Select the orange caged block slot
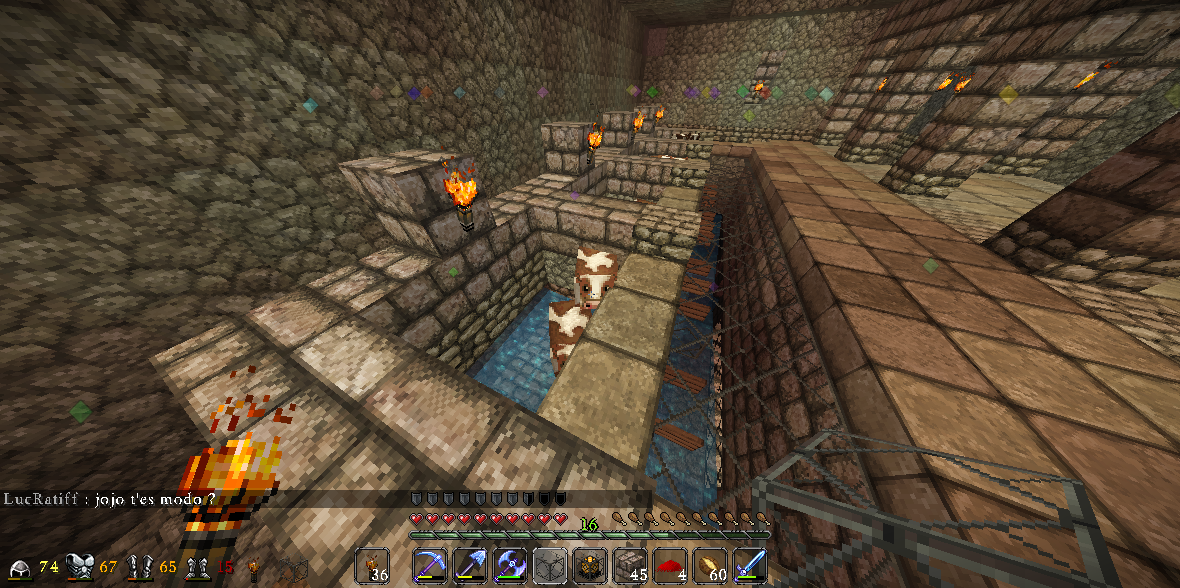Image resolution: width=1180 pixels, height=588 pixels. point(590,566)
